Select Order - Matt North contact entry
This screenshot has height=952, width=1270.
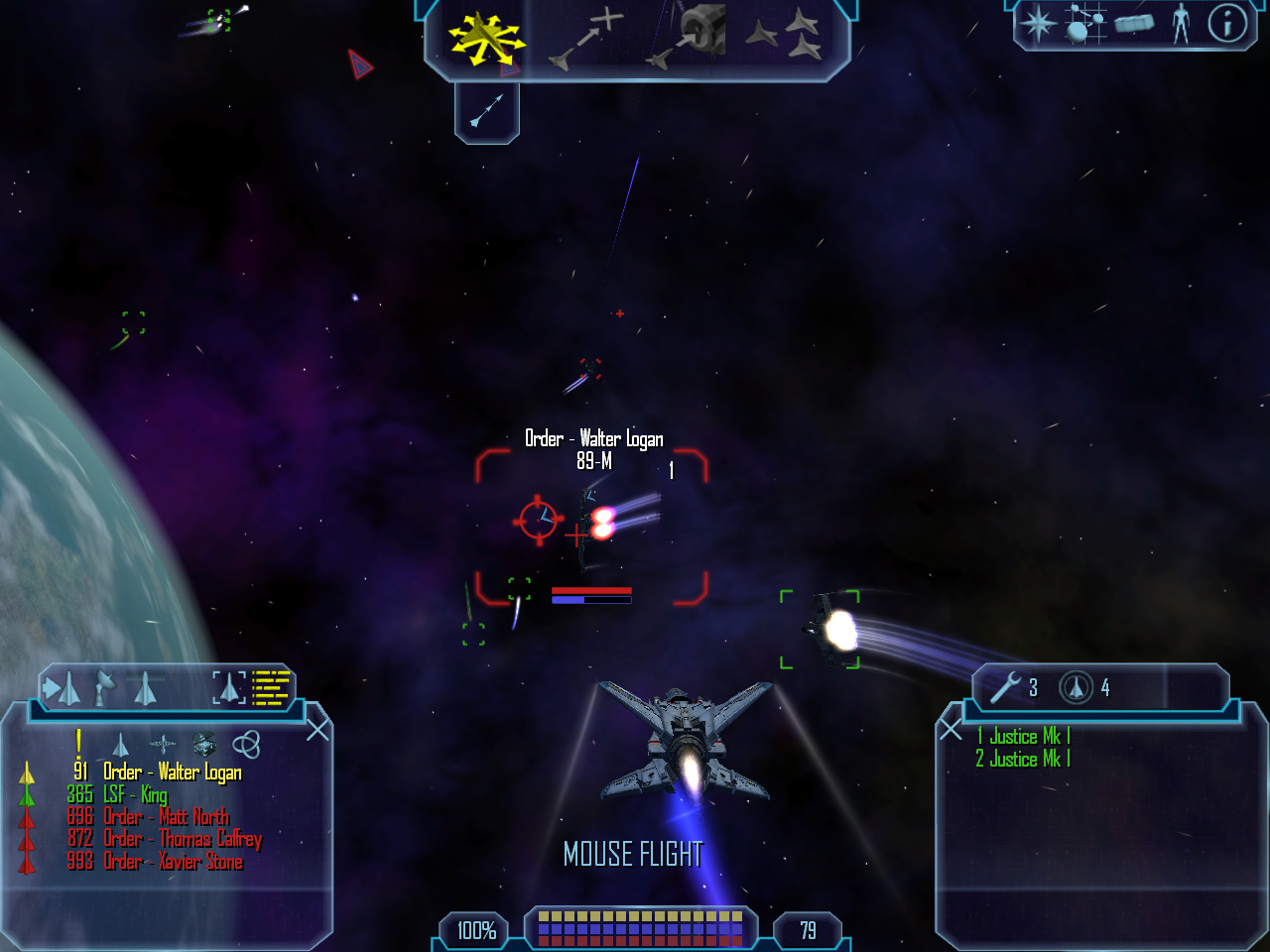(166, 817)
